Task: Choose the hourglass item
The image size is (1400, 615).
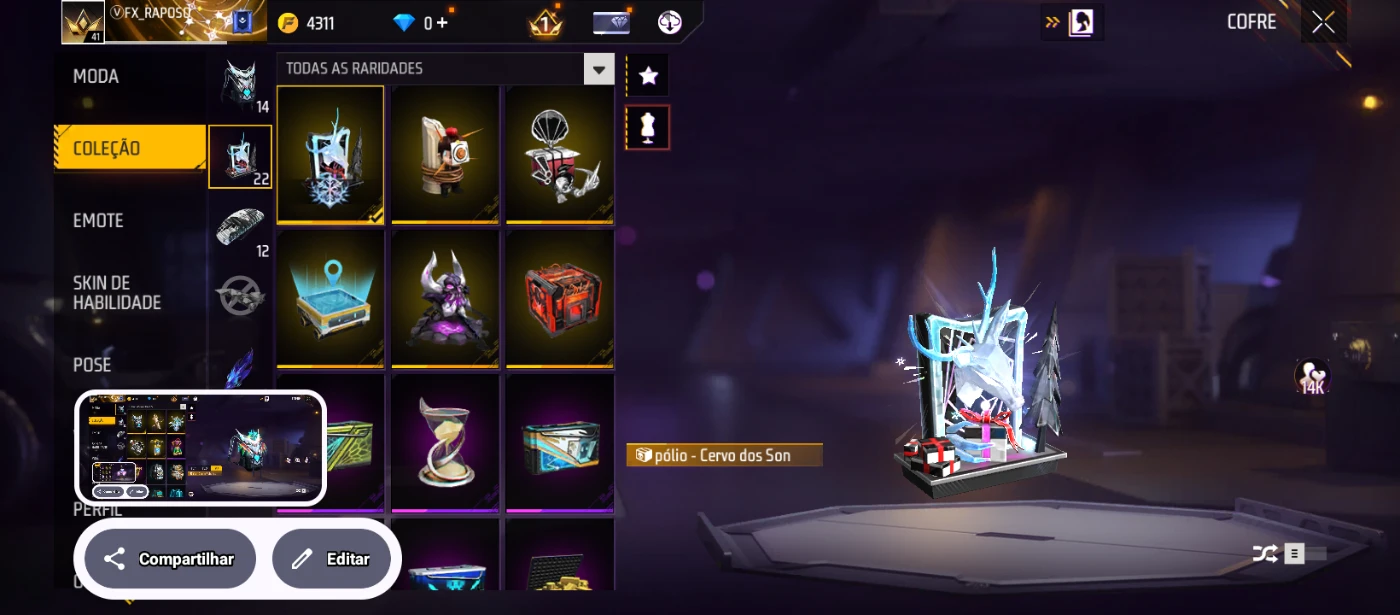Action: click(445, 441)
